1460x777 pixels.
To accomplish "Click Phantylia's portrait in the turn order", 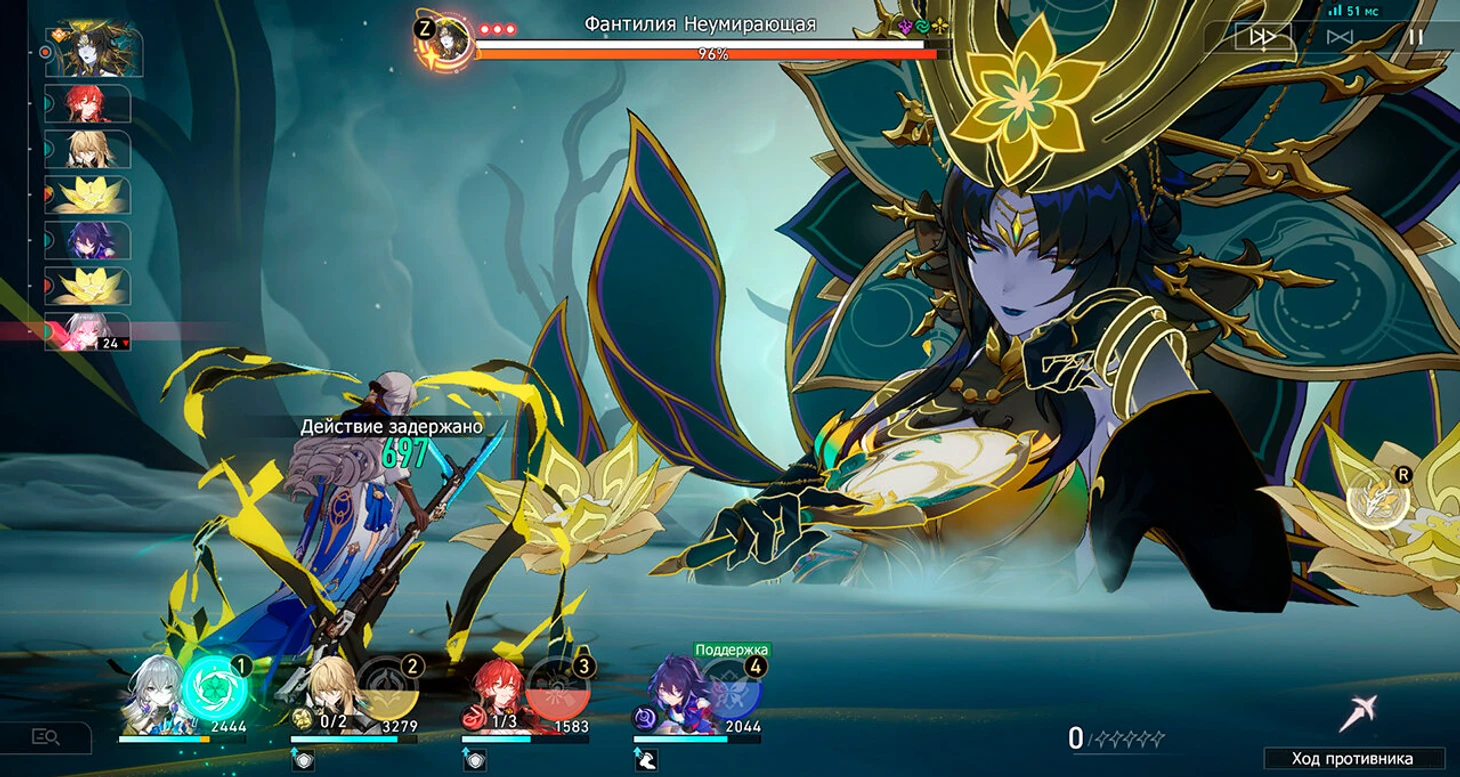I will point(93,52).
